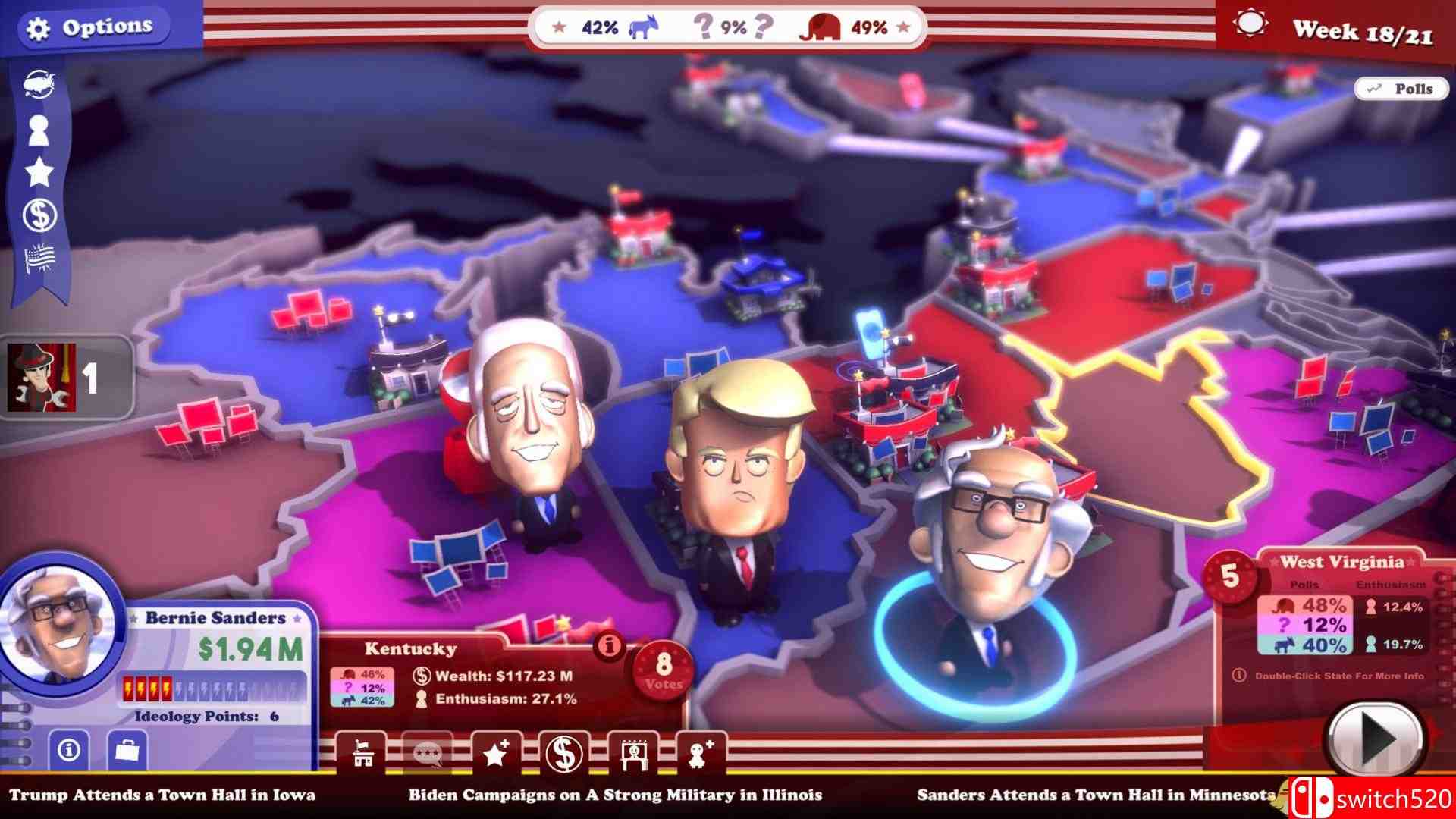Open the campaign headquarters action icon

[x=362, y=754]
